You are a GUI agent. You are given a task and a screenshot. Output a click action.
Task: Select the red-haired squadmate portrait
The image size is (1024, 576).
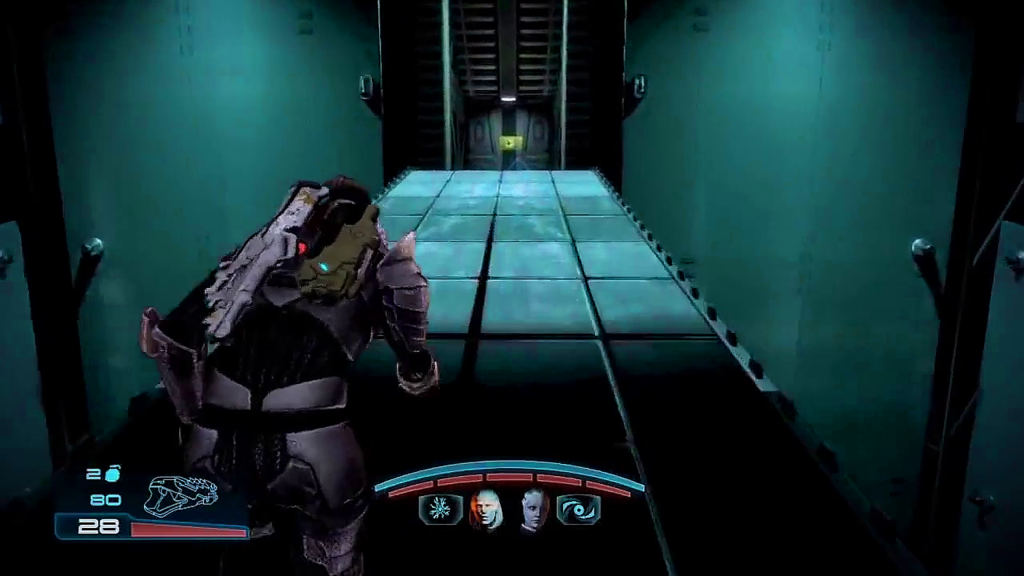point(486,510)
